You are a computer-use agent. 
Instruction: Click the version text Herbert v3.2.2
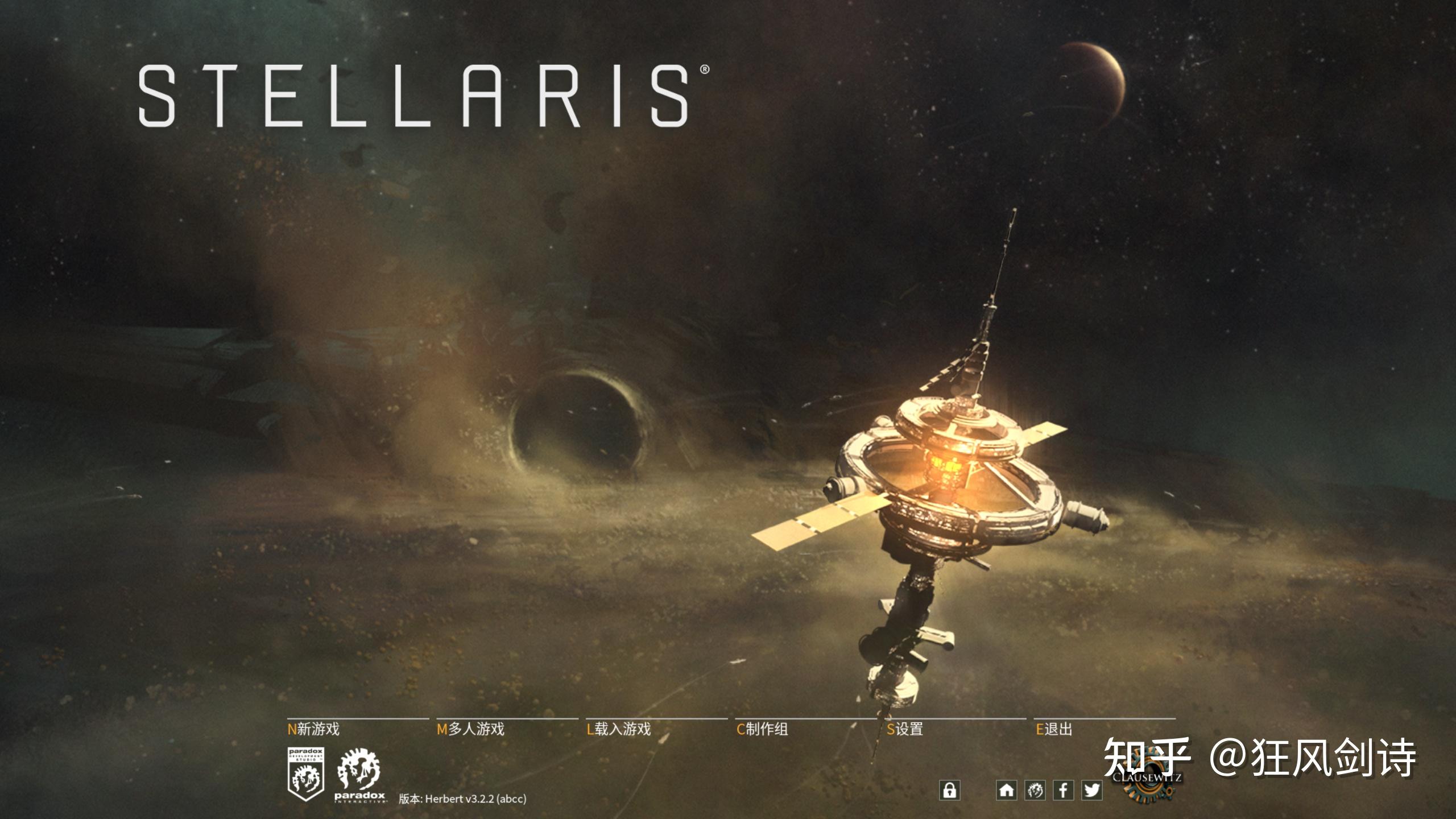(x=464, y=799)
